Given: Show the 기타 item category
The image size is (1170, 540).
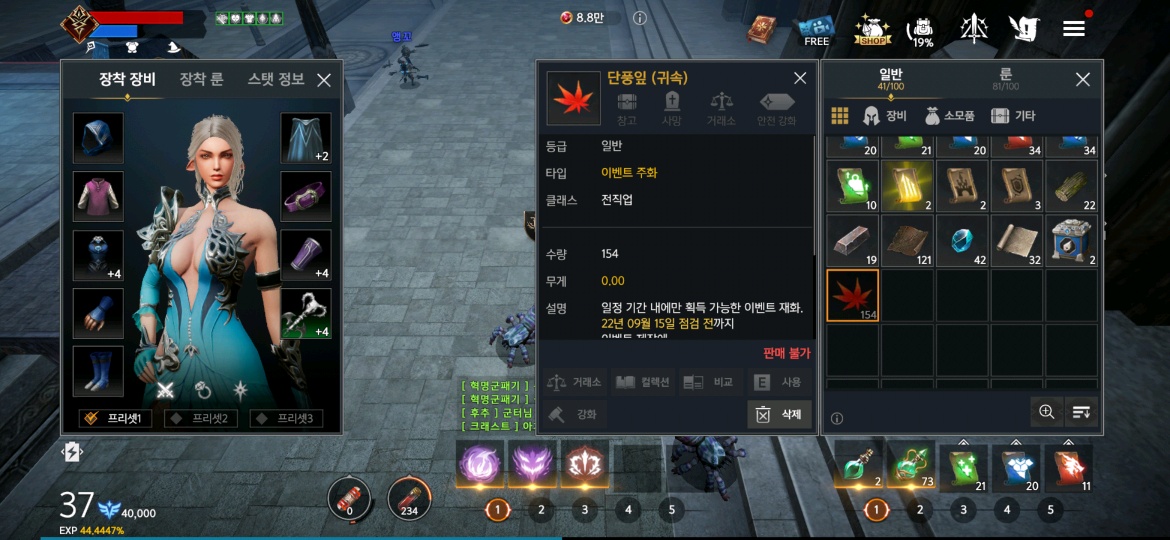Looking at the screenshot, I should (1013, 116).
